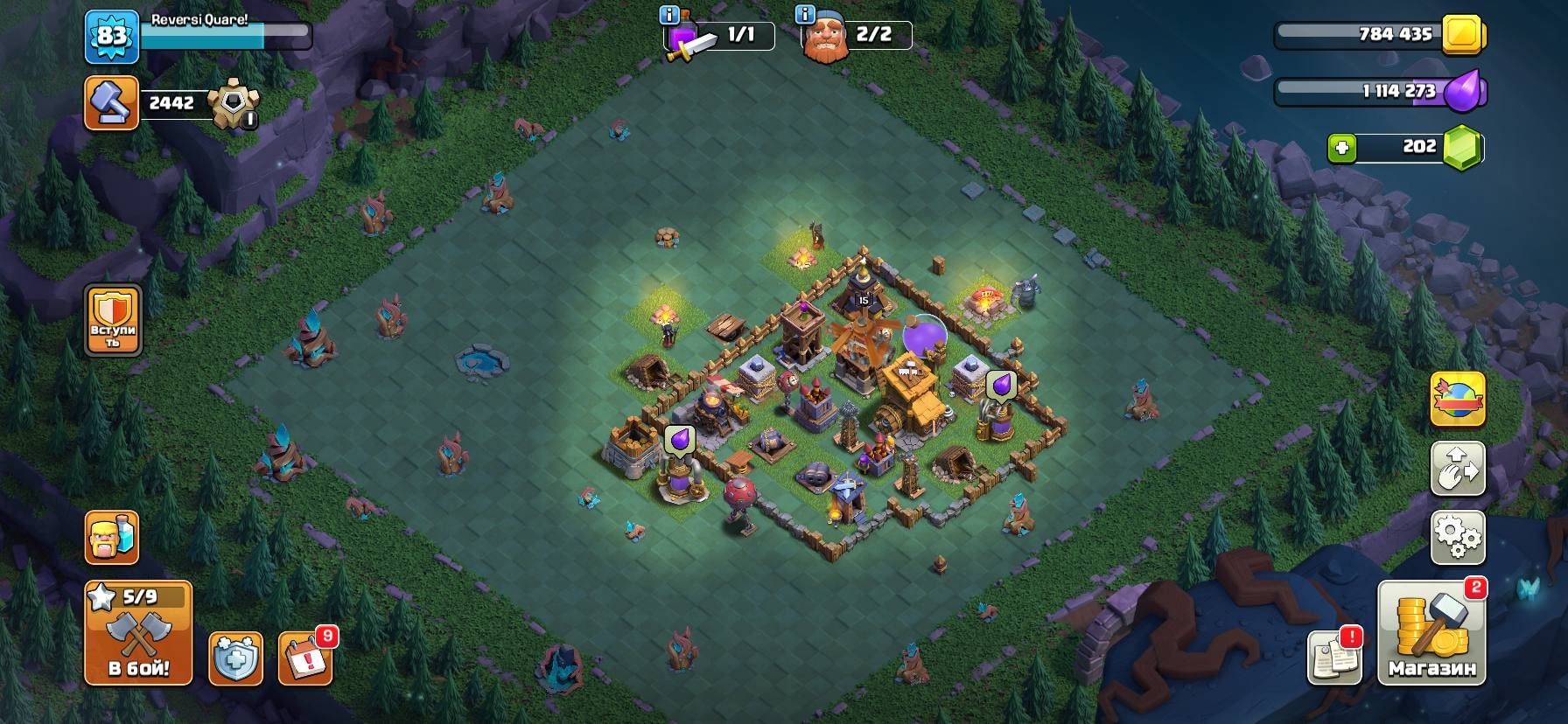Join a clan via the Вступить shield
This screenshot has width=1568, height=724.
(113, 321)
